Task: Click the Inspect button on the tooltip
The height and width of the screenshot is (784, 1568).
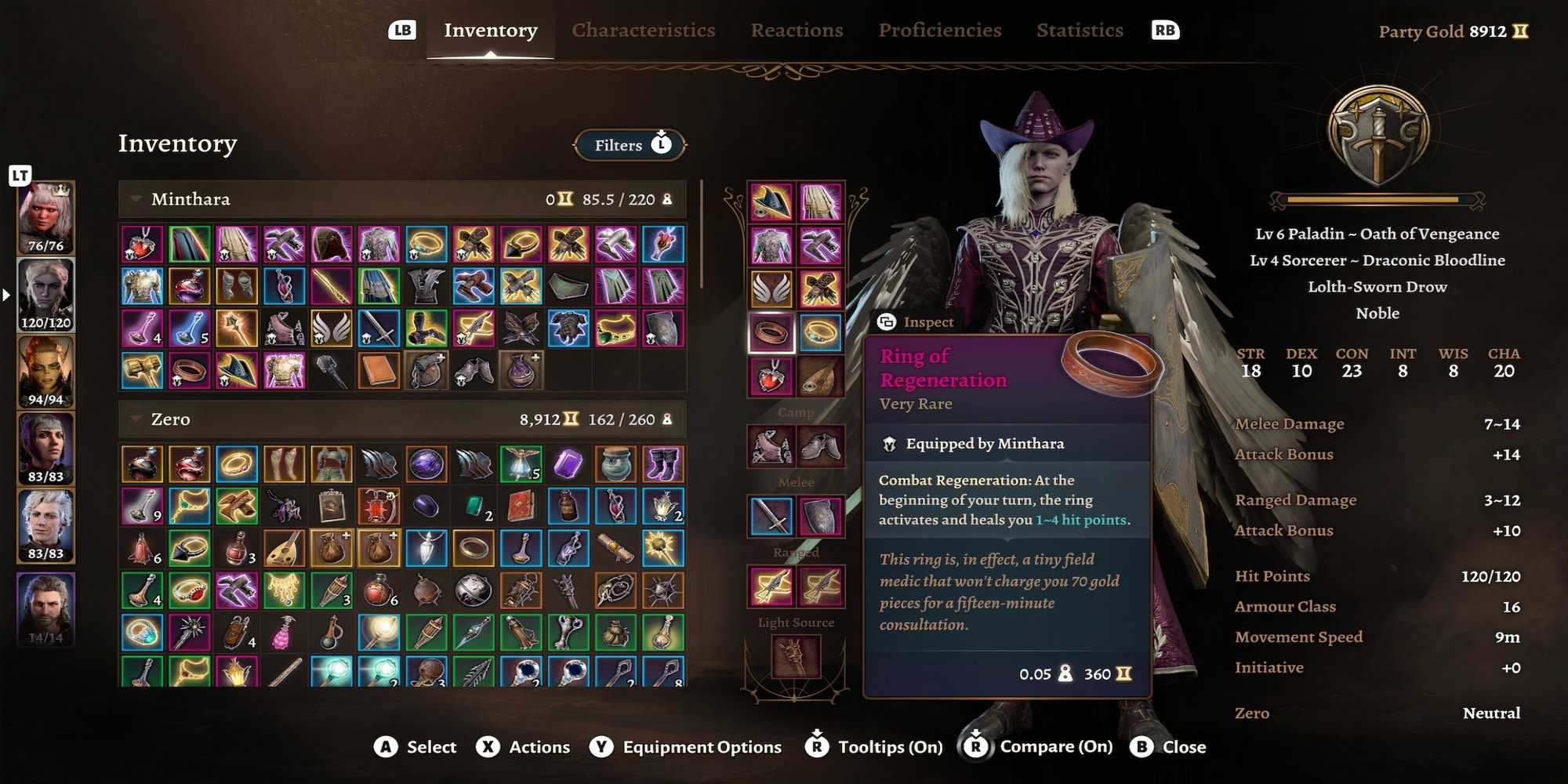Action: (x=916, y=321)
